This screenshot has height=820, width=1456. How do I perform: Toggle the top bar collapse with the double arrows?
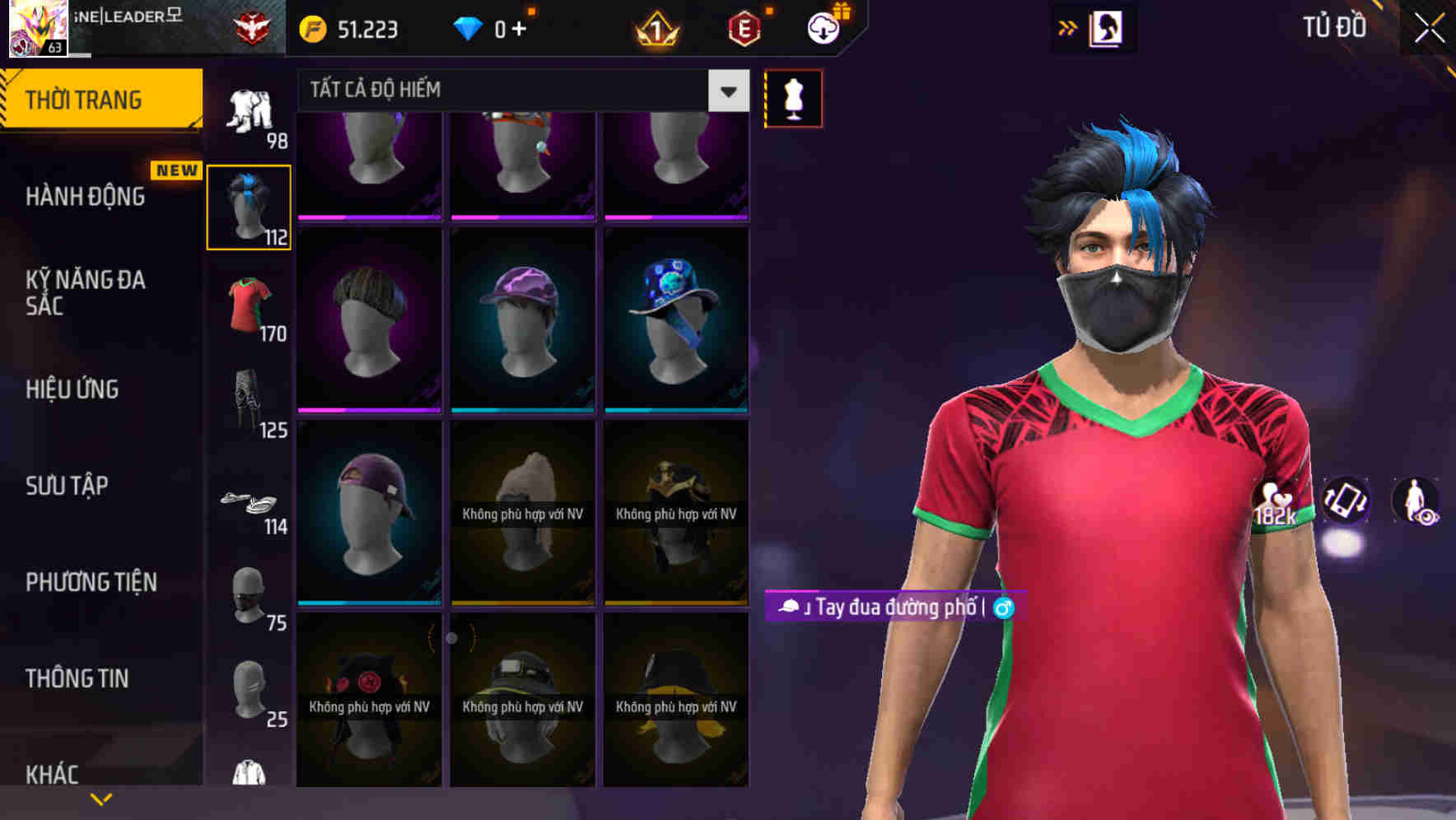1066,26
